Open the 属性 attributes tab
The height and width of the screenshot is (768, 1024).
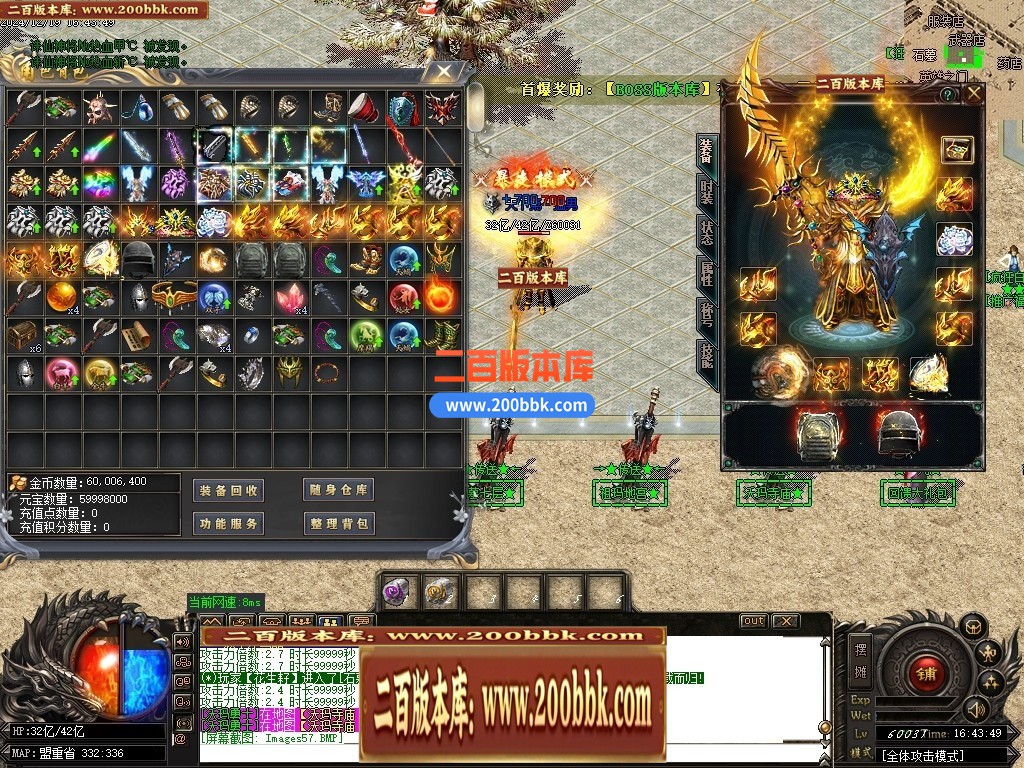(706, 272)
